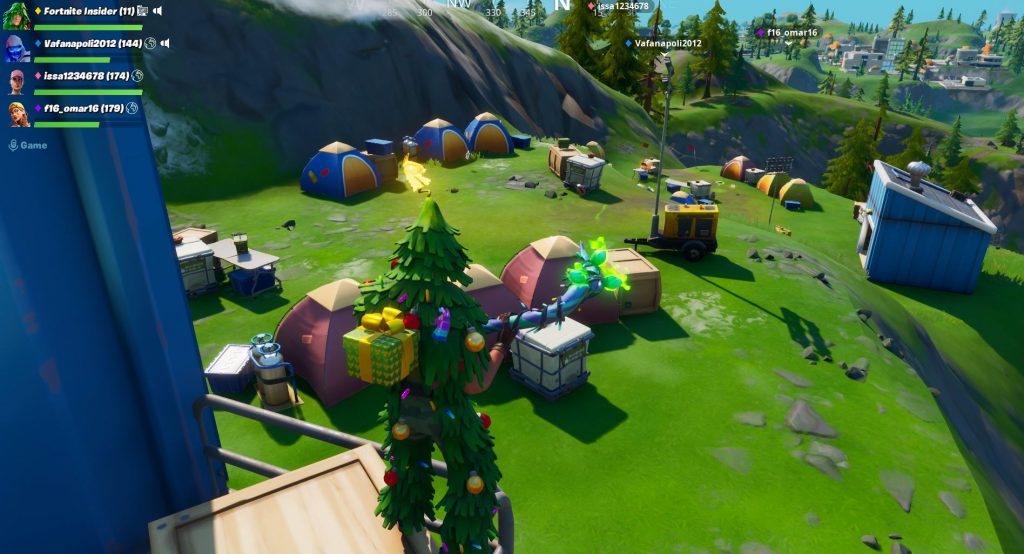1024x554 pixels.
Task: Toggle the speaker icon beside Vafanapoli2012
Action: tap(165, 44)
